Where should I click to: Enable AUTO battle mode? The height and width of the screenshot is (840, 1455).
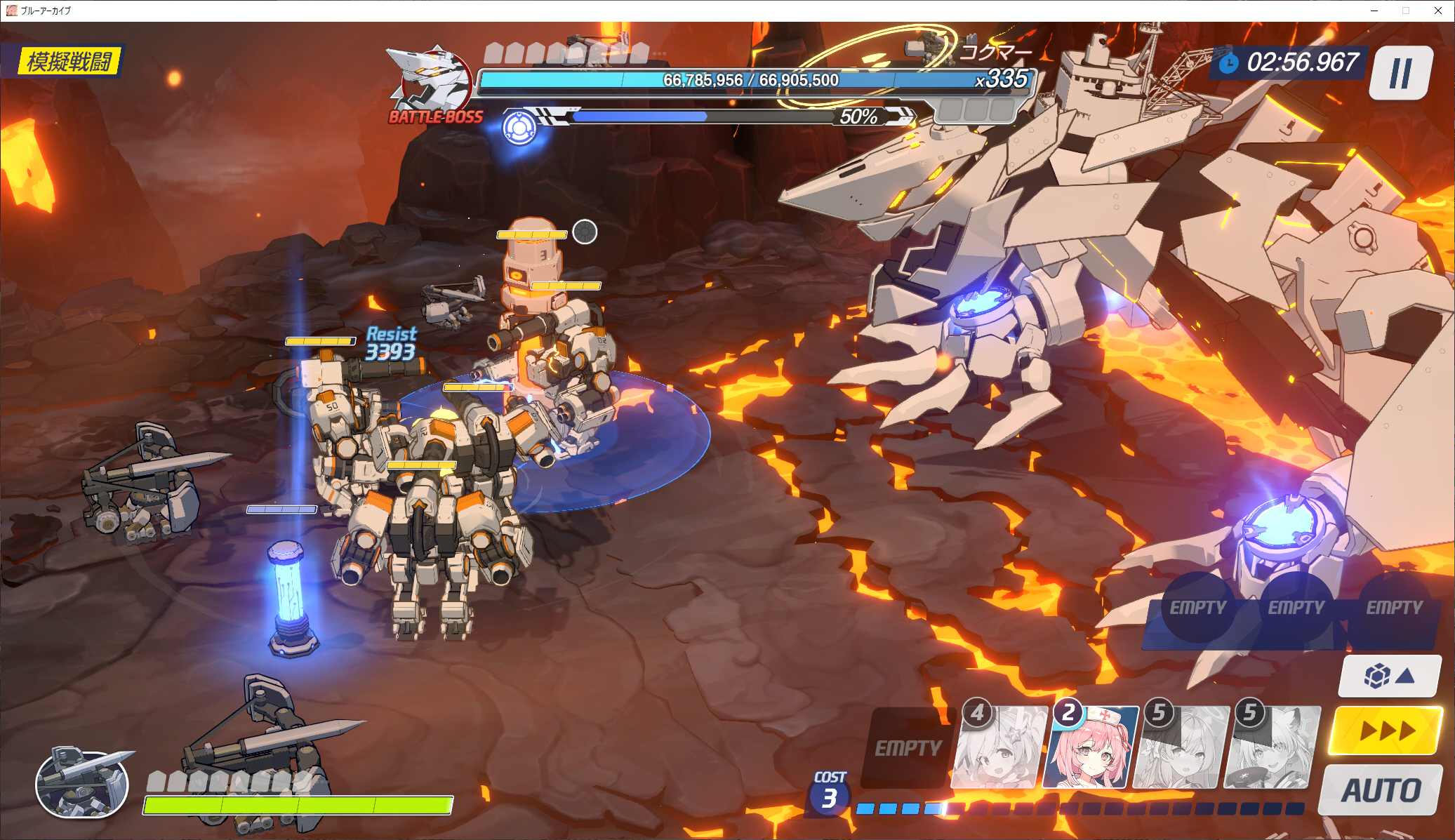pyautogui.click(x=1381, y=791)
